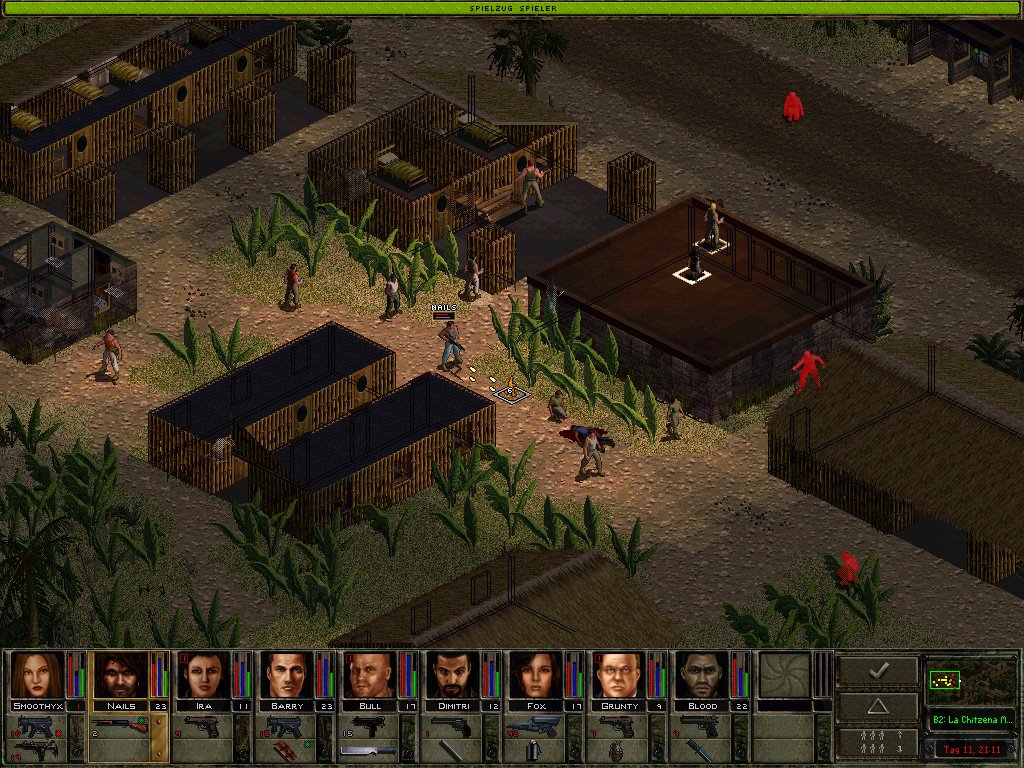Screen dimensions: 1024x768
Task: Select Smoothyx's portrait
Action: pyautogui.click(x=37, y=675)
